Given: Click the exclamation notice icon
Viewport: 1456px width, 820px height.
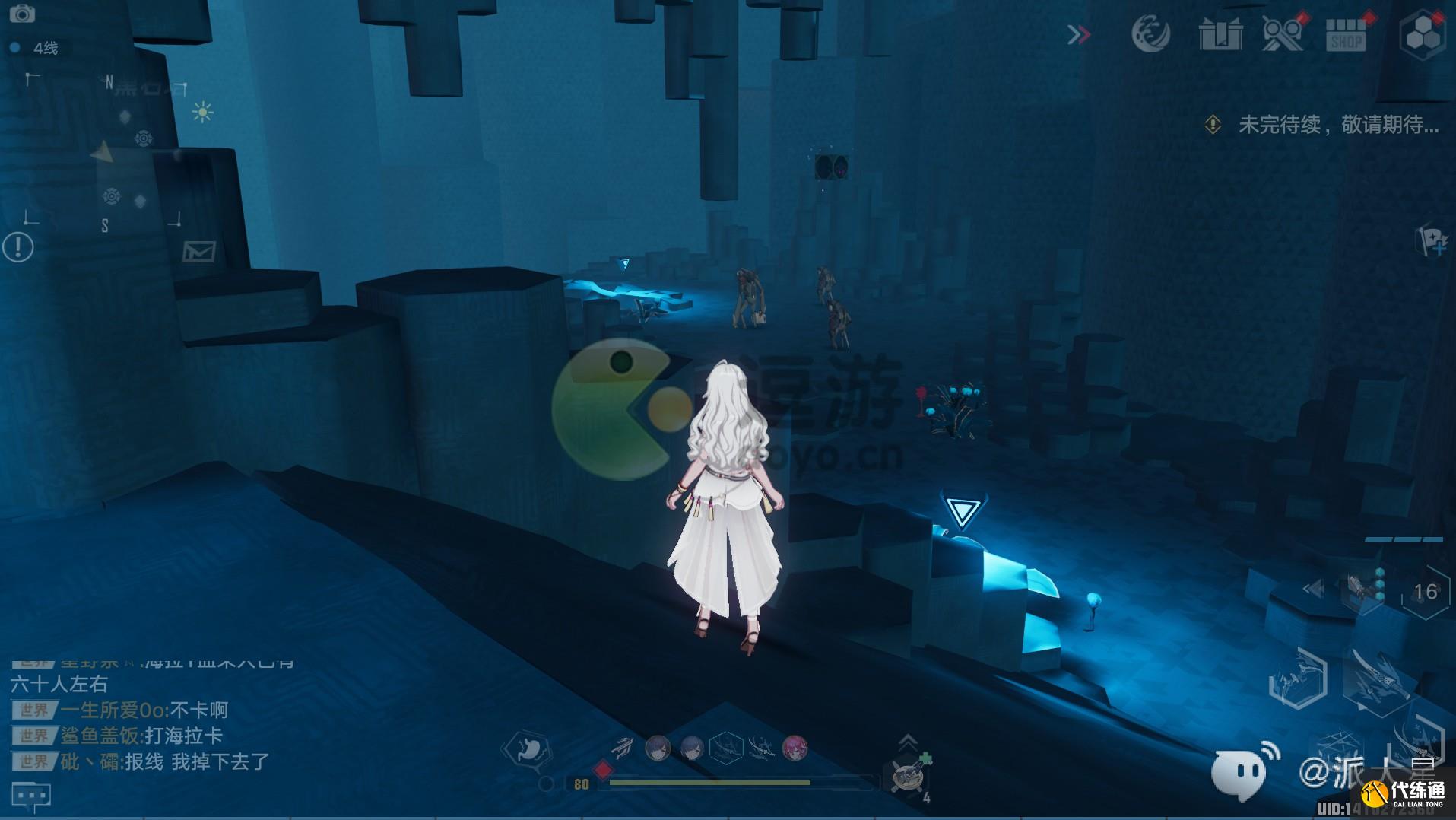Looking at the screenshot, I should point(18,247).
